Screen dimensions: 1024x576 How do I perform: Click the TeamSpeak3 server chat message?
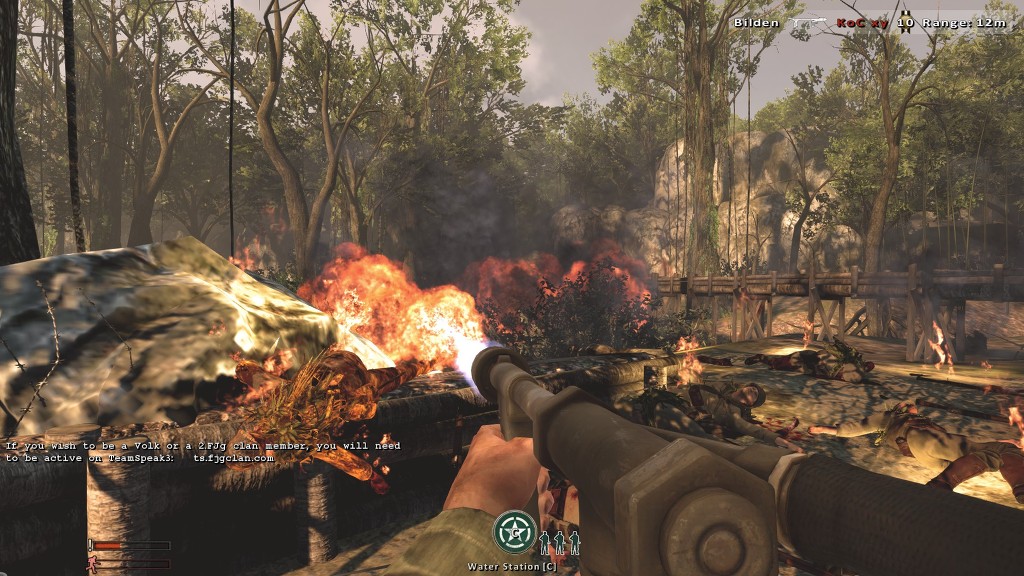(203, 451)
